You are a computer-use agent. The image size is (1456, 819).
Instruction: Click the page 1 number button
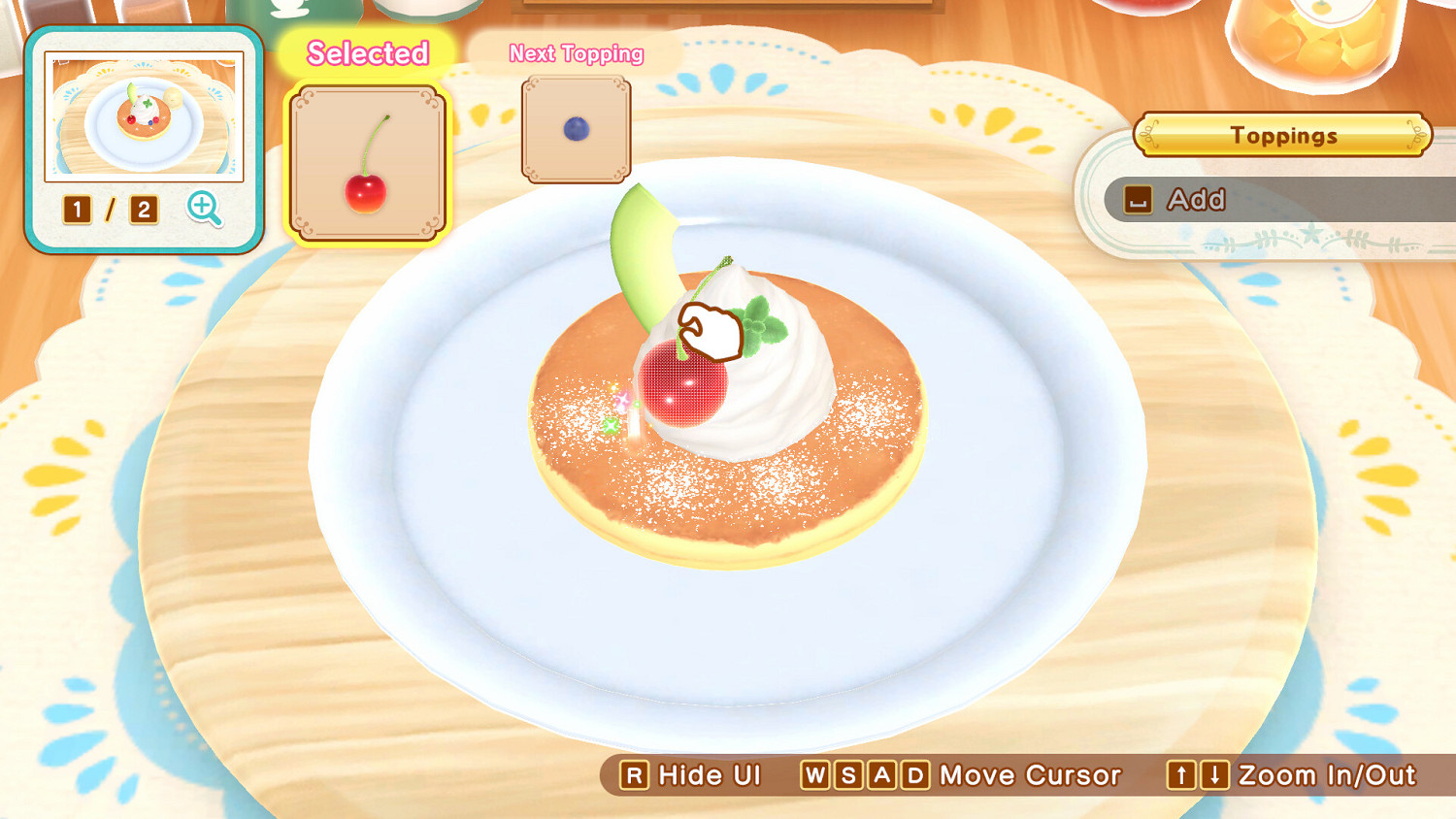[x=78, y=211]
